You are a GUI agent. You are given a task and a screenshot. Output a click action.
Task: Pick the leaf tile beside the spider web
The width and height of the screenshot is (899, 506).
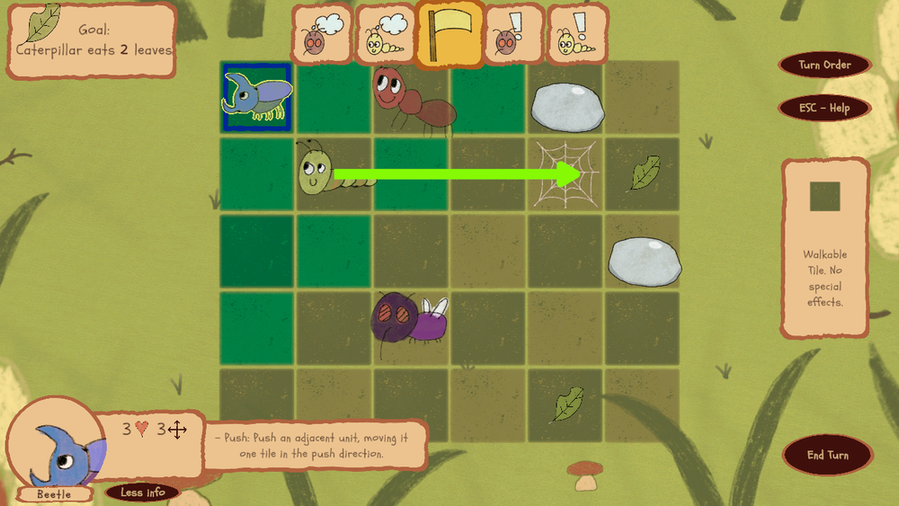pyautogui.click(x=642, y=174)
